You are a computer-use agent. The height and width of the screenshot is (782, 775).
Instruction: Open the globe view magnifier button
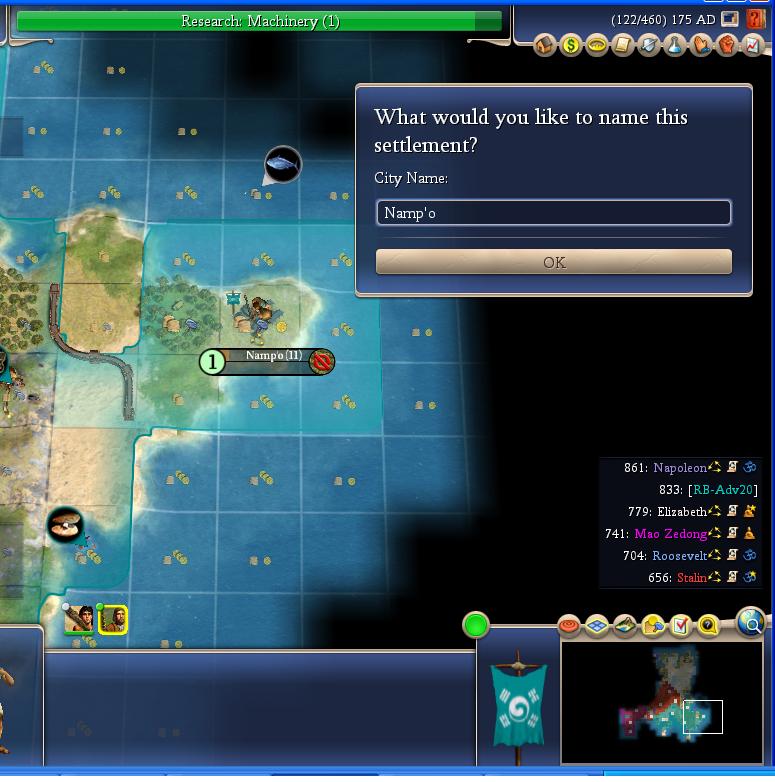[750, 622]
